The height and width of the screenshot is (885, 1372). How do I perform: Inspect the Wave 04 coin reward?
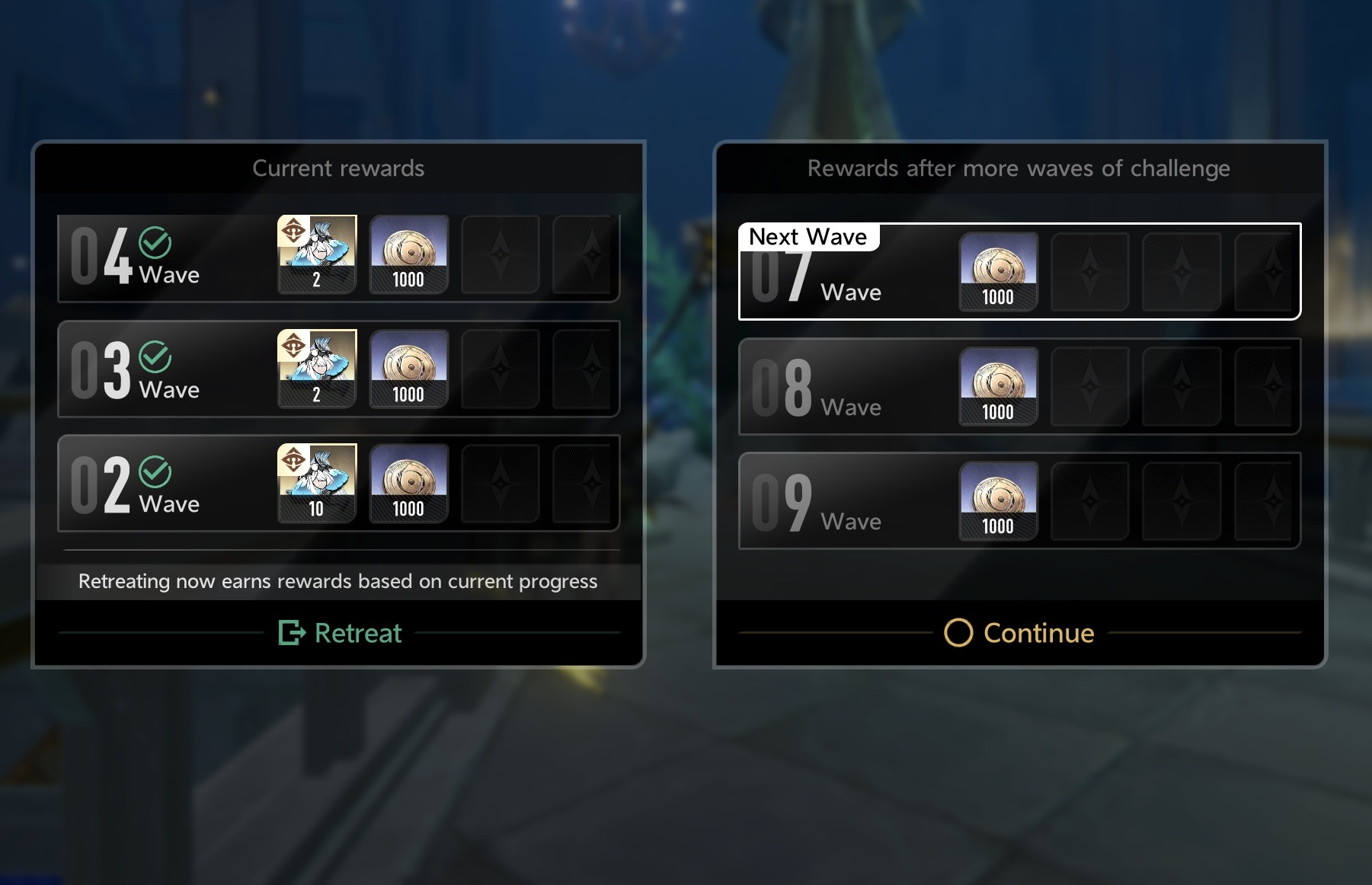[x=408, y=254]
